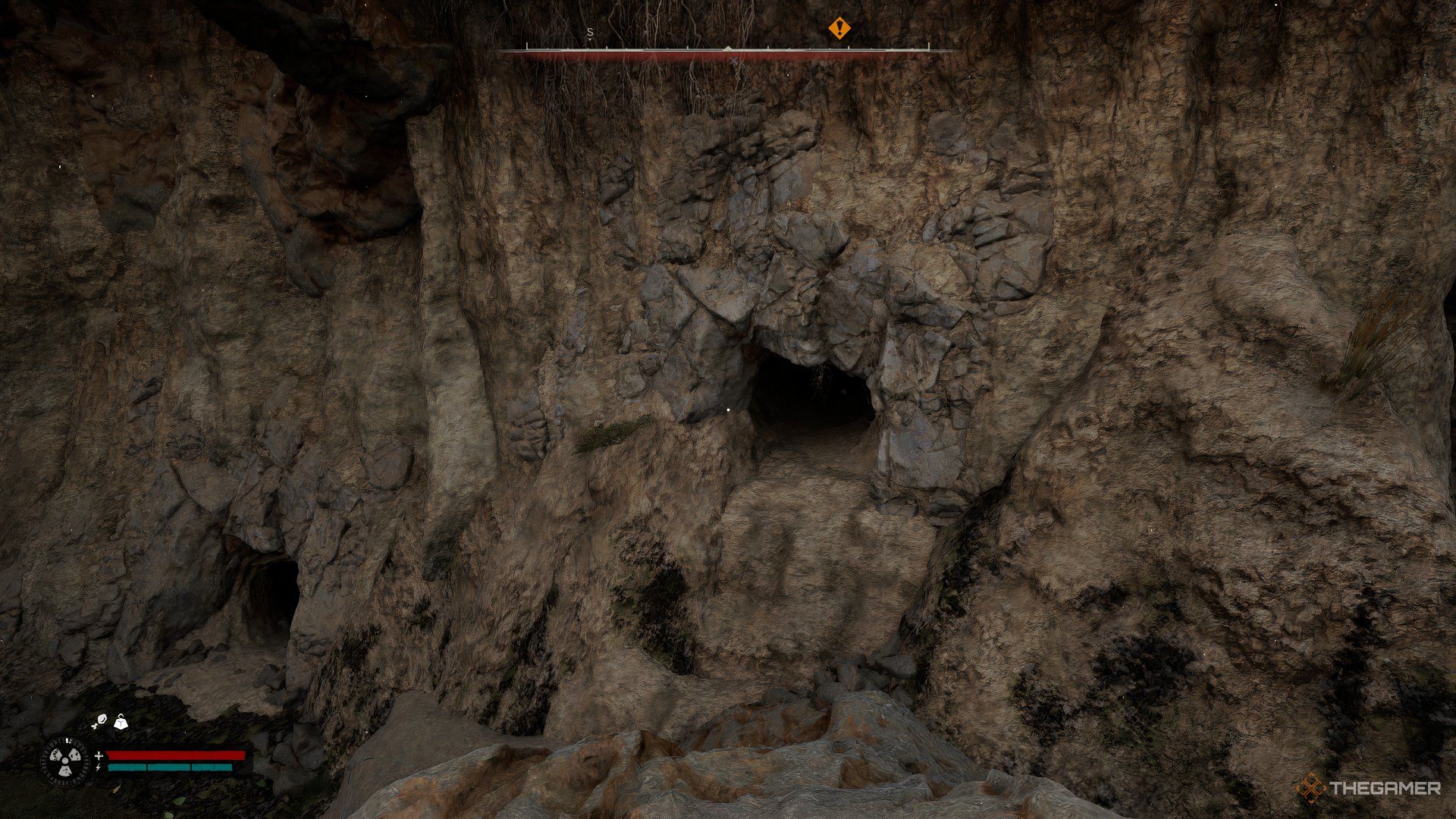Select the X marker below the compass
The width and height of the screenshot is (1456, 819).
(733, 60)
